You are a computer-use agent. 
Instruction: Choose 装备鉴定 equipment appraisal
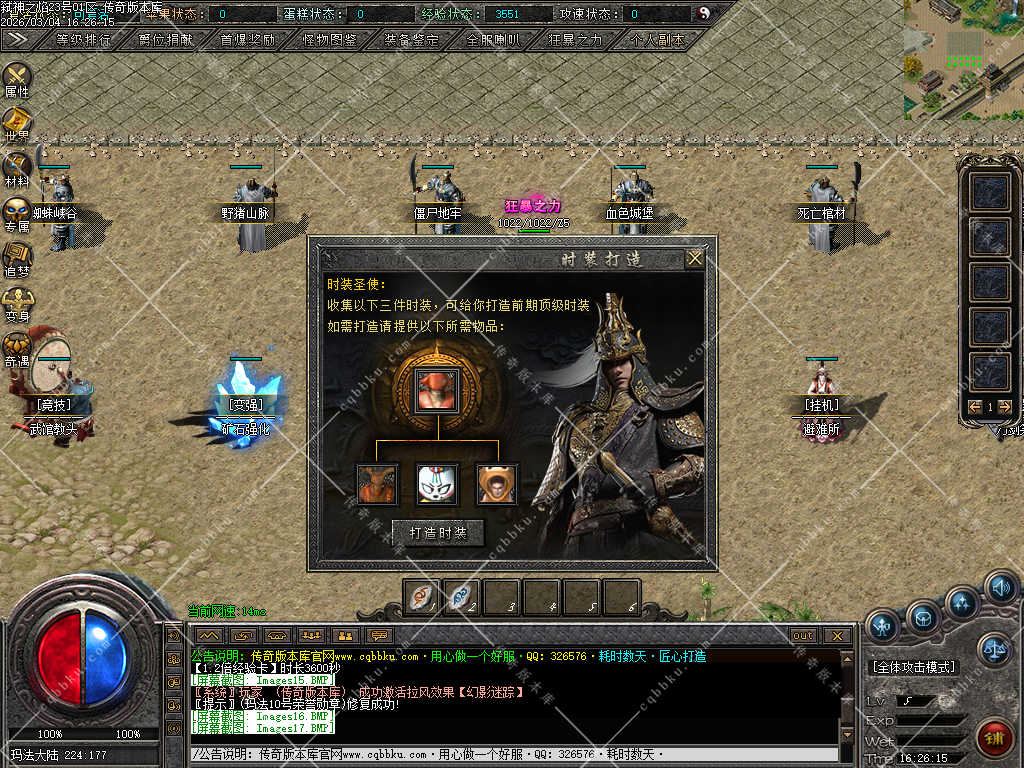(411, 40)
